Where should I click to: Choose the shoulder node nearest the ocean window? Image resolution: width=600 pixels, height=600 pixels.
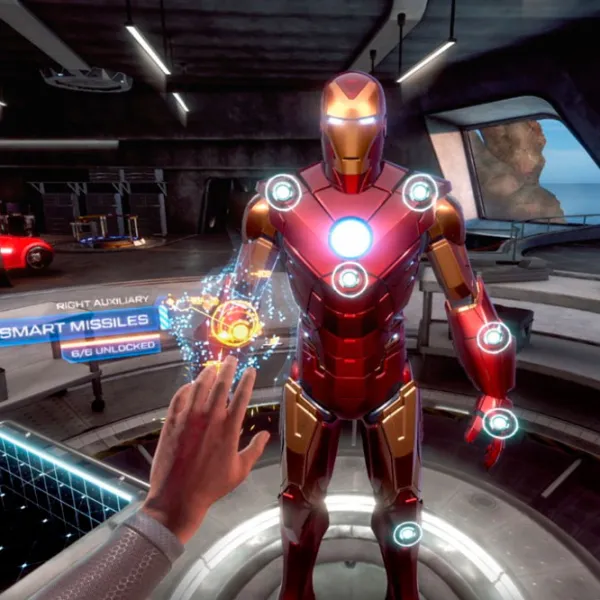[420, 191]
